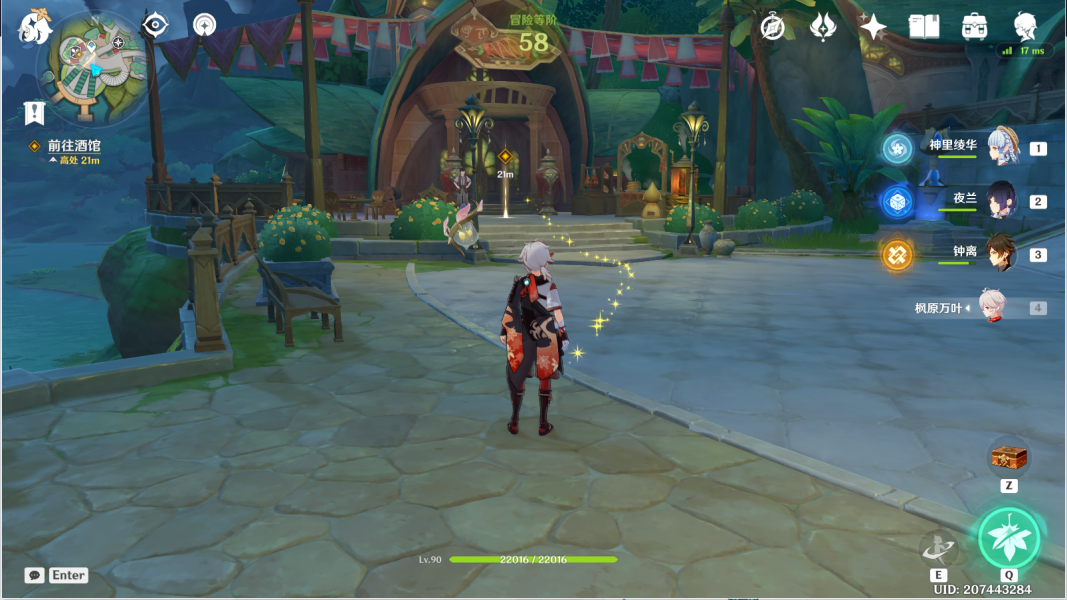Screen dimensions: 1067x600
Task: Use the treasure chest gadget
Action: click(x=1008, y=457)
